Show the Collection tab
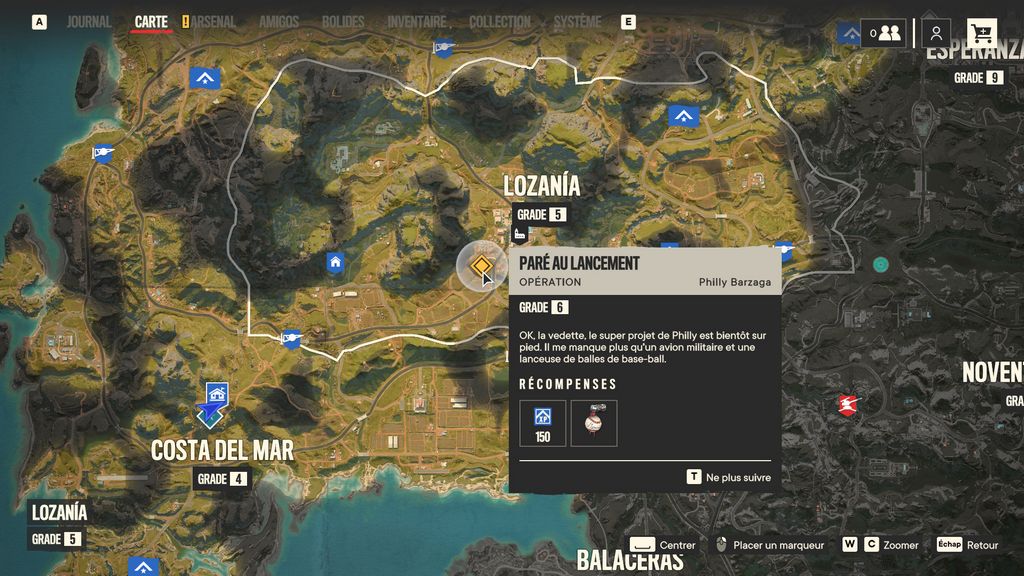This screenshot has height=576, width=1024. pyautogui.click(x=500, y=22)
